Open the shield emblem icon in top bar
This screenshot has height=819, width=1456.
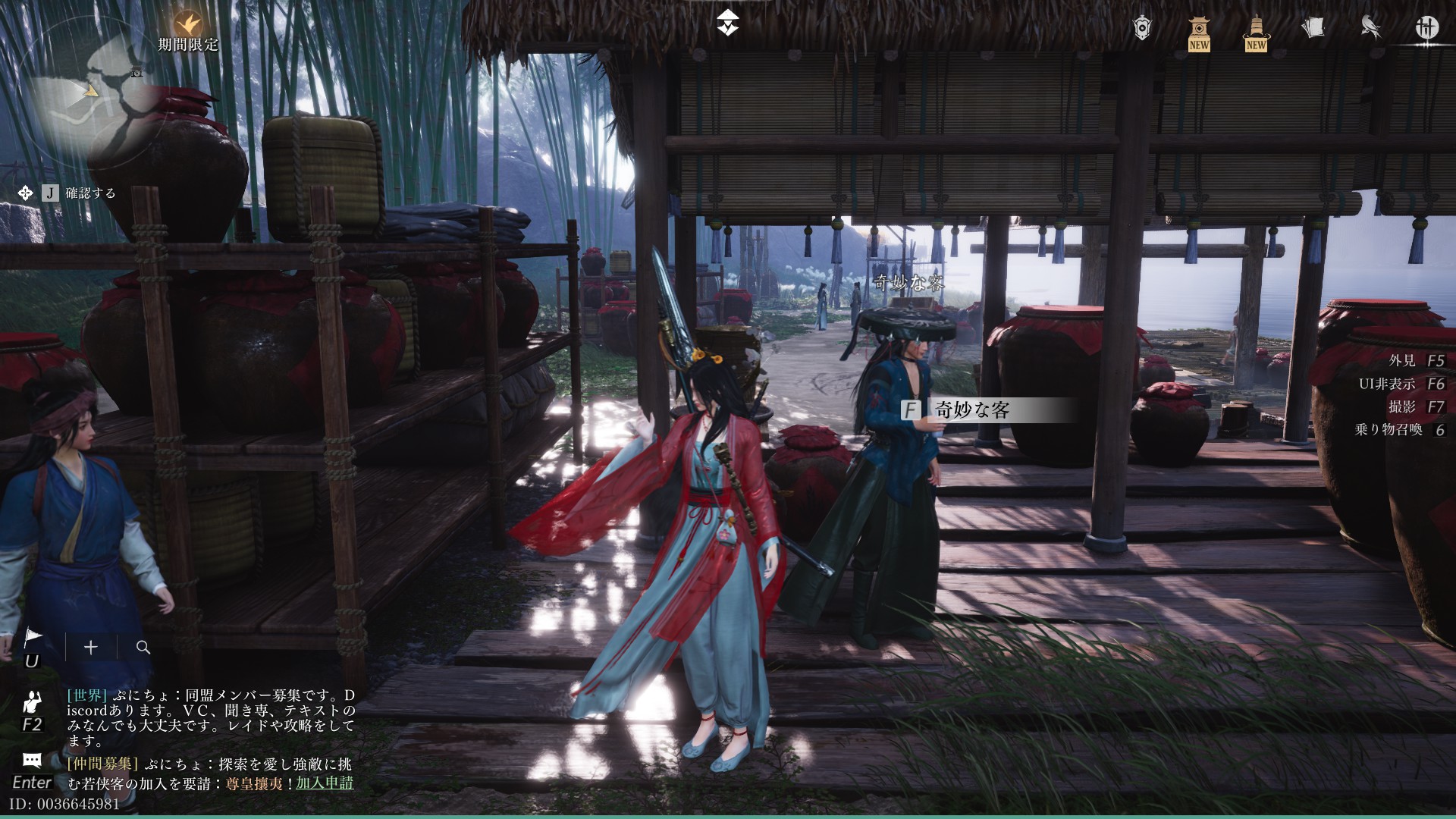click(1142, 28)
